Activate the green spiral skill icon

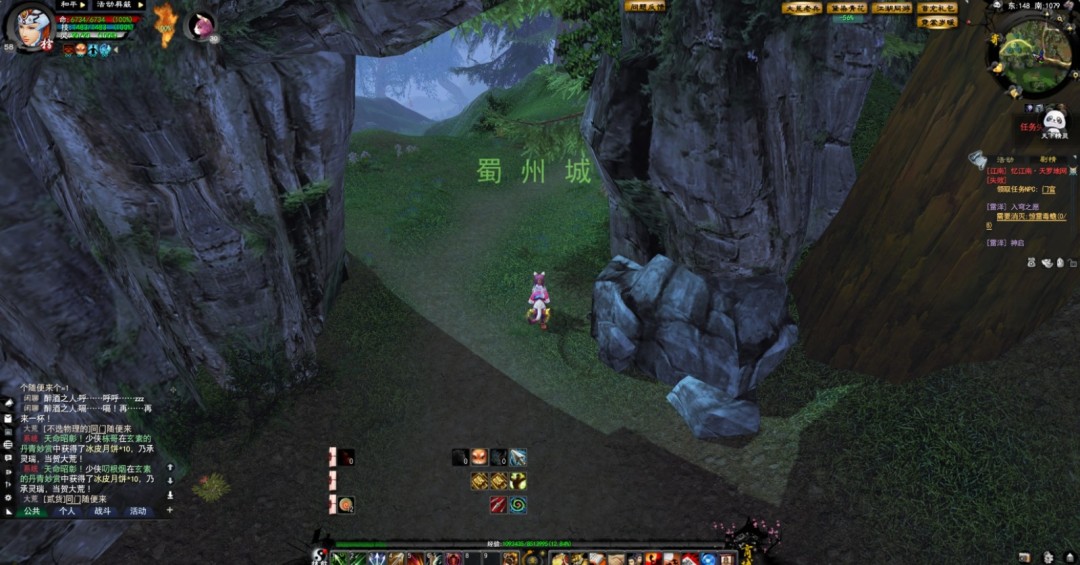point(518,505)
